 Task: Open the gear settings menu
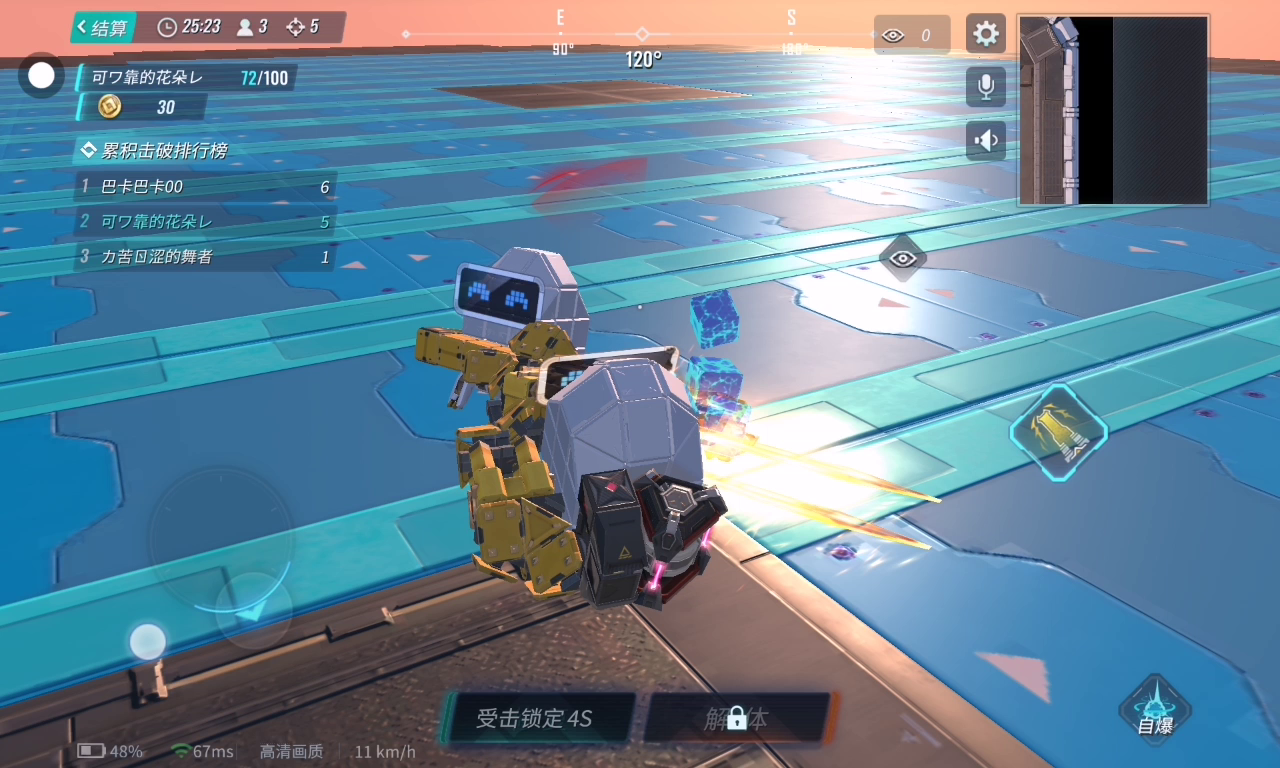[986, 34]
